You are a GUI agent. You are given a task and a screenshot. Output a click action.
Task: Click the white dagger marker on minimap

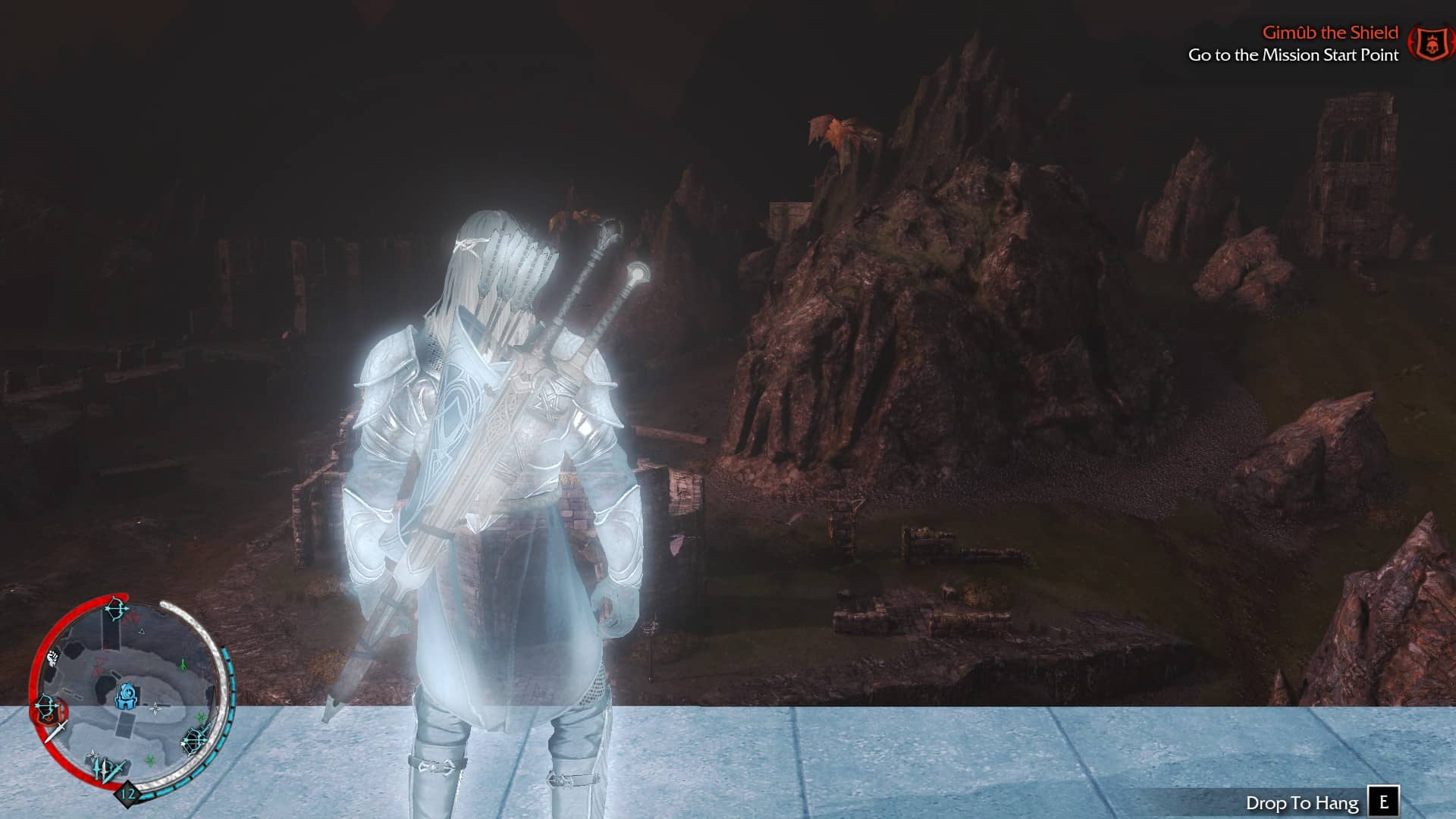(55, 733)
